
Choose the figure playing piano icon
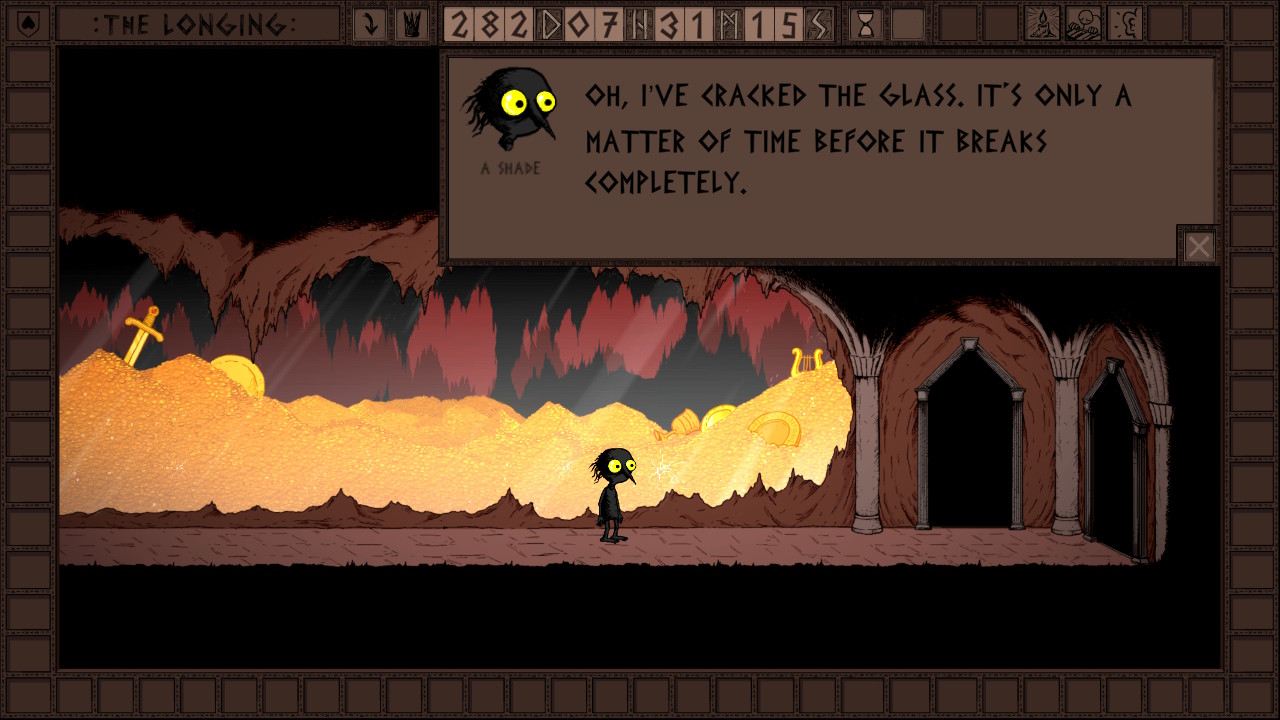pos(1084,24)
